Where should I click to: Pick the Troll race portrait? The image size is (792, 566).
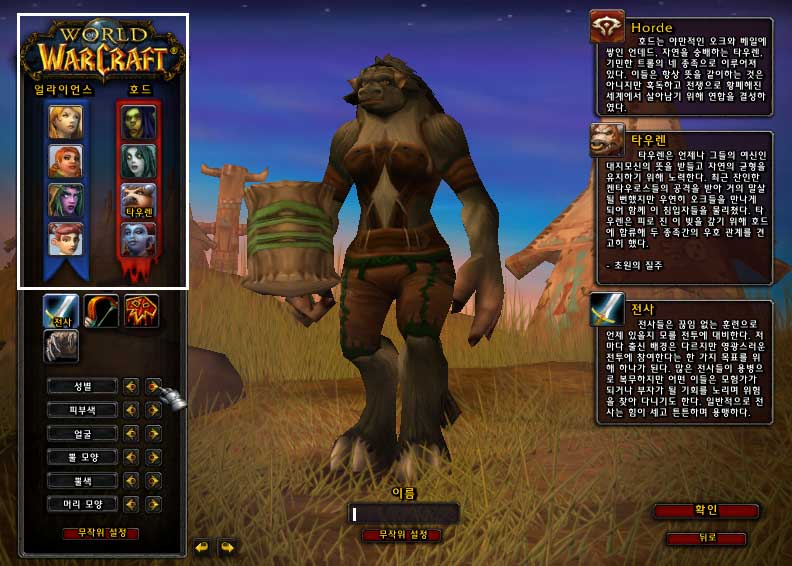click(139, 239)
